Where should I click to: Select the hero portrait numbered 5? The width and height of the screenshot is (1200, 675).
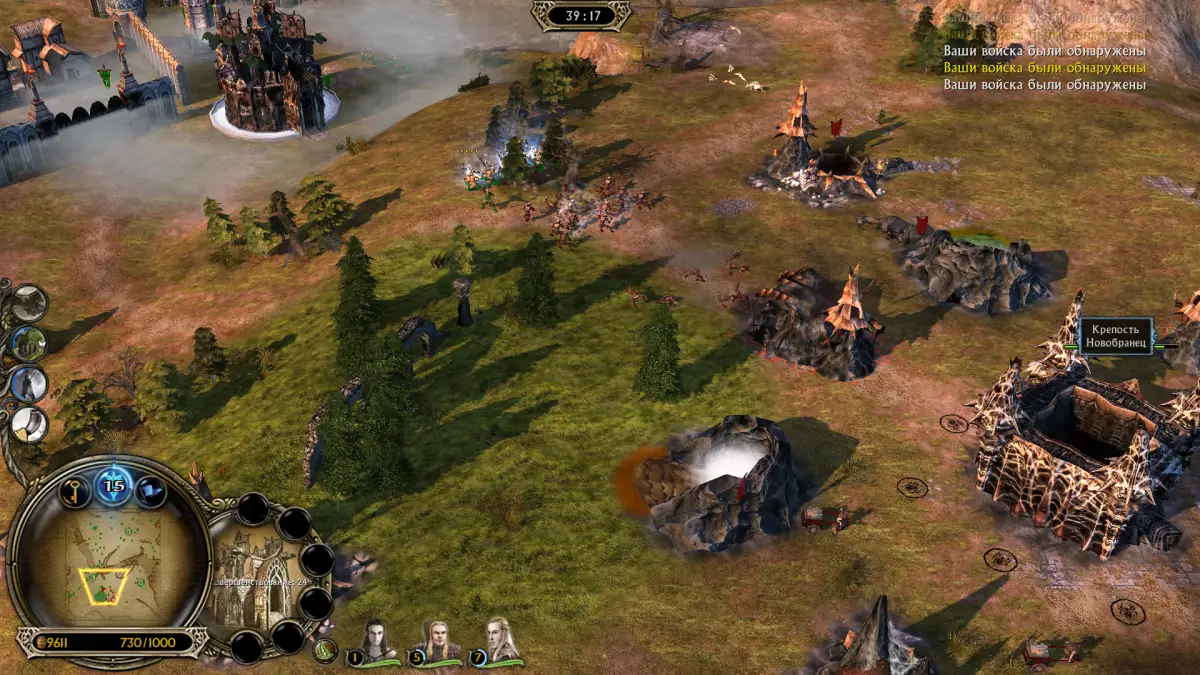[x=435, y=641]
